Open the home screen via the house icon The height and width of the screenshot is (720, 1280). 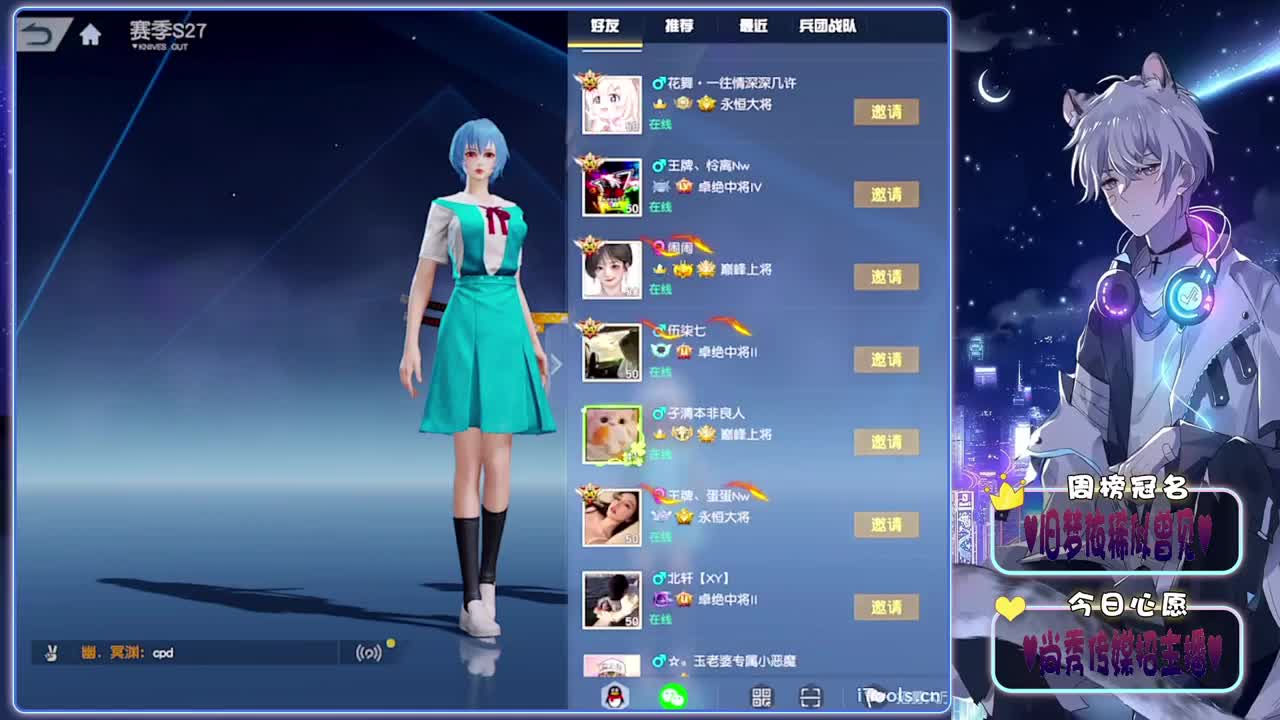click(x=91, y=33)
